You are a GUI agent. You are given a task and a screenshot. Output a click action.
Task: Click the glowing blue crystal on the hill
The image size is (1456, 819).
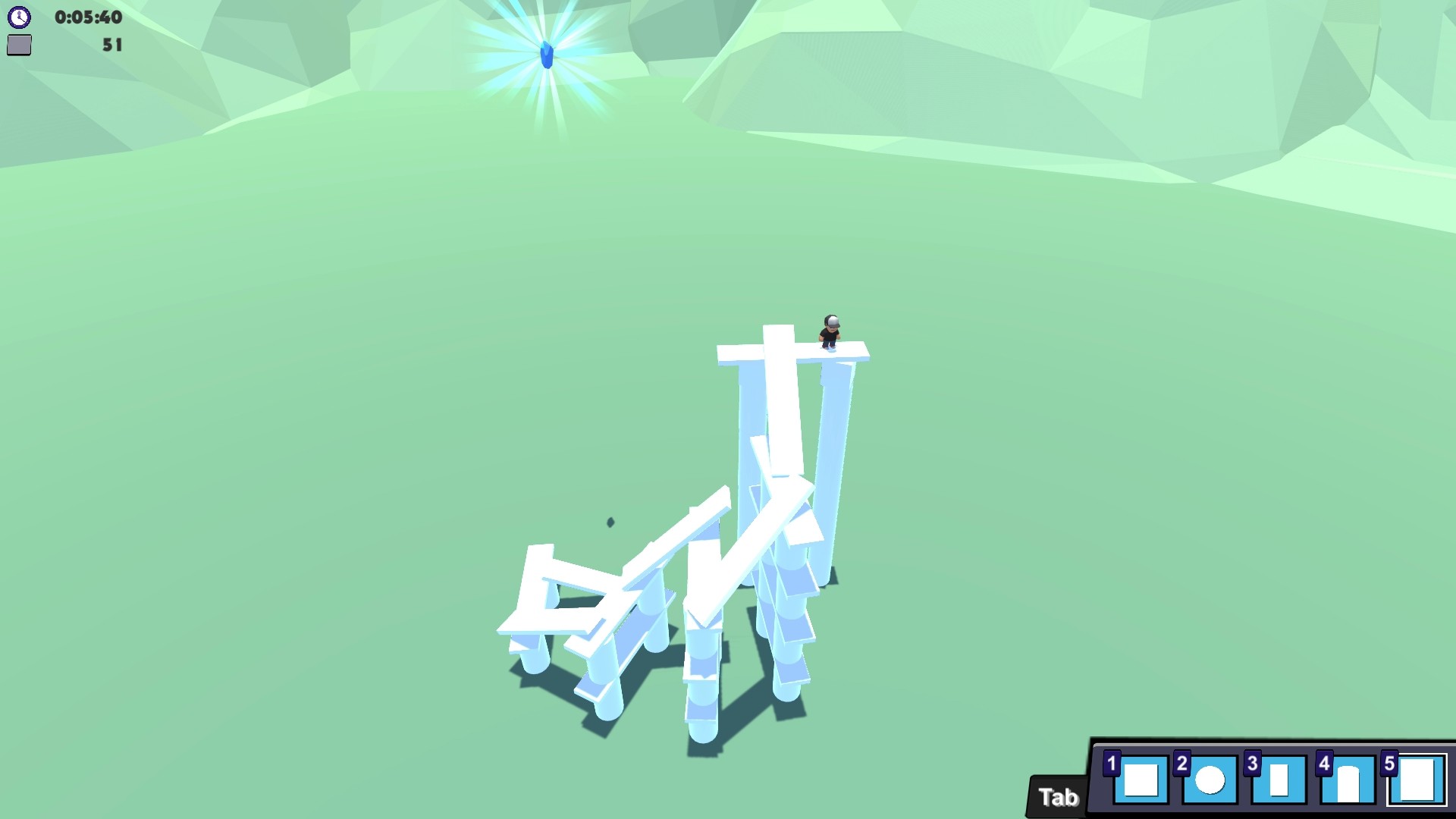coord(548,53)
